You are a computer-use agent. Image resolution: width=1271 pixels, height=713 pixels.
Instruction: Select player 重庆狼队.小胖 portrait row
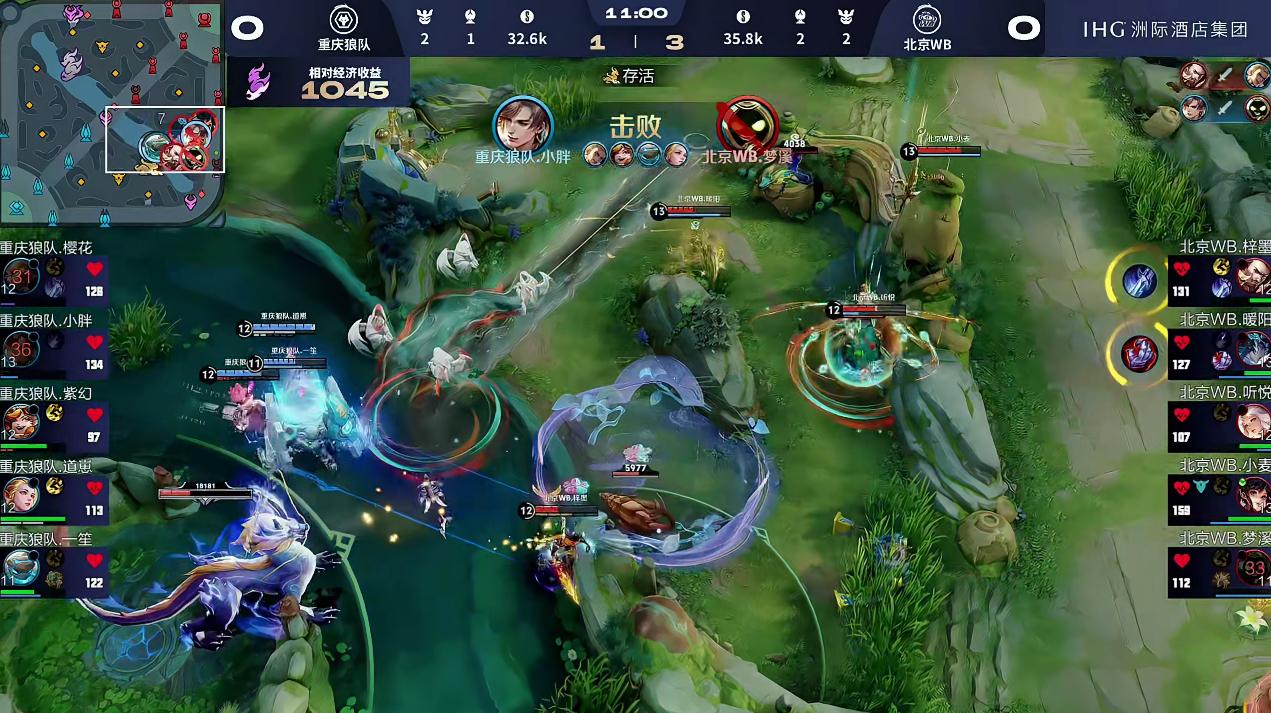coord(53,349)
